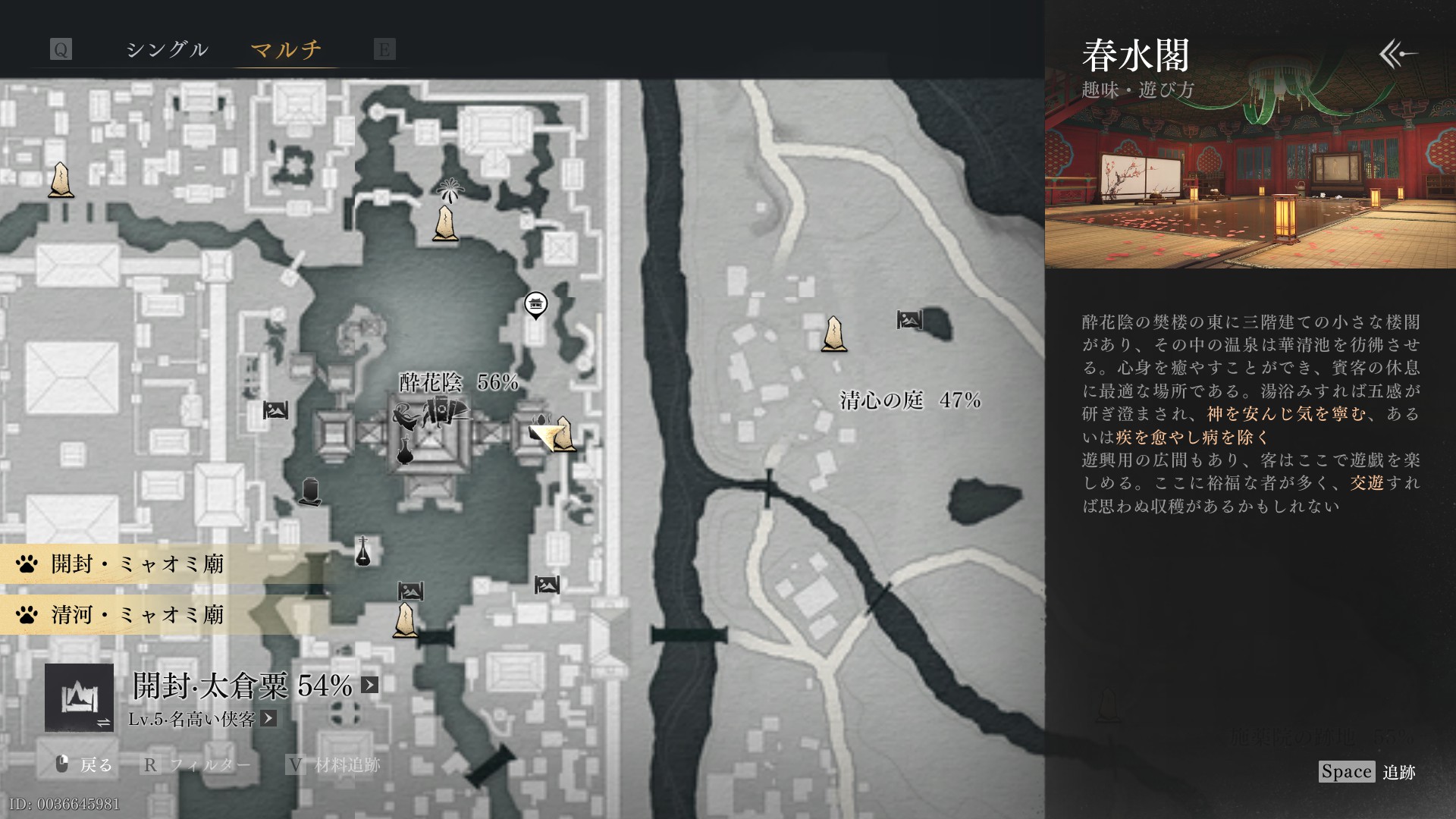Collapse the 春水閣 info panel arrow
Image resolution: width=1456 pixels, height=819 pixels.
click(1398, 54)
